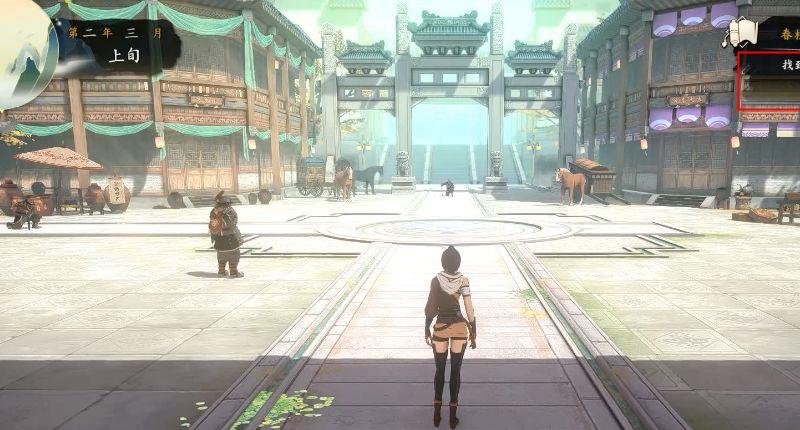Screen dimensions: 800x430
Task: Open the quest scroll icon
Action: (739, 32)
